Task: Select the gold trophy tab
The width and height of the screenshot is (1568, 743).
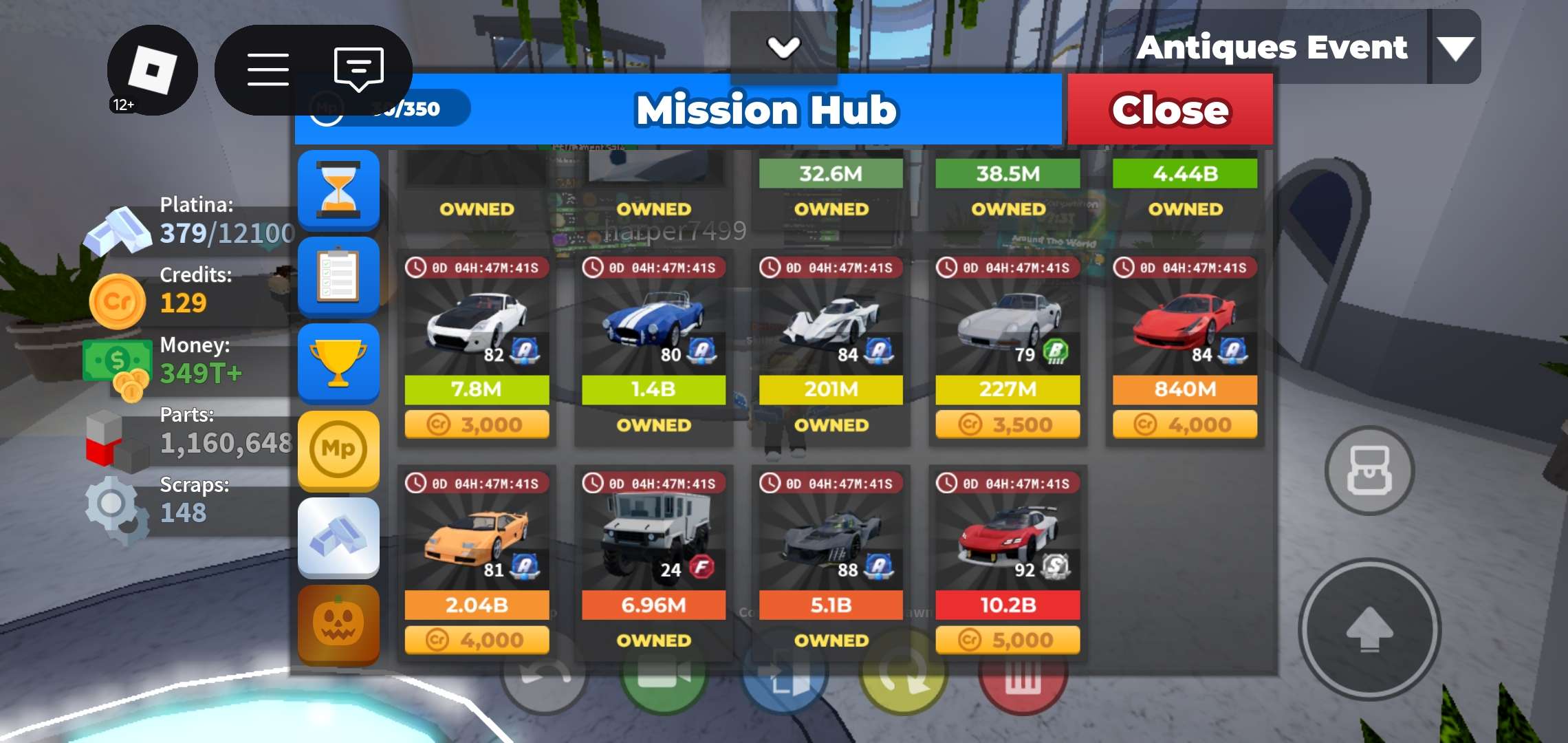Action: click(338, 363)
